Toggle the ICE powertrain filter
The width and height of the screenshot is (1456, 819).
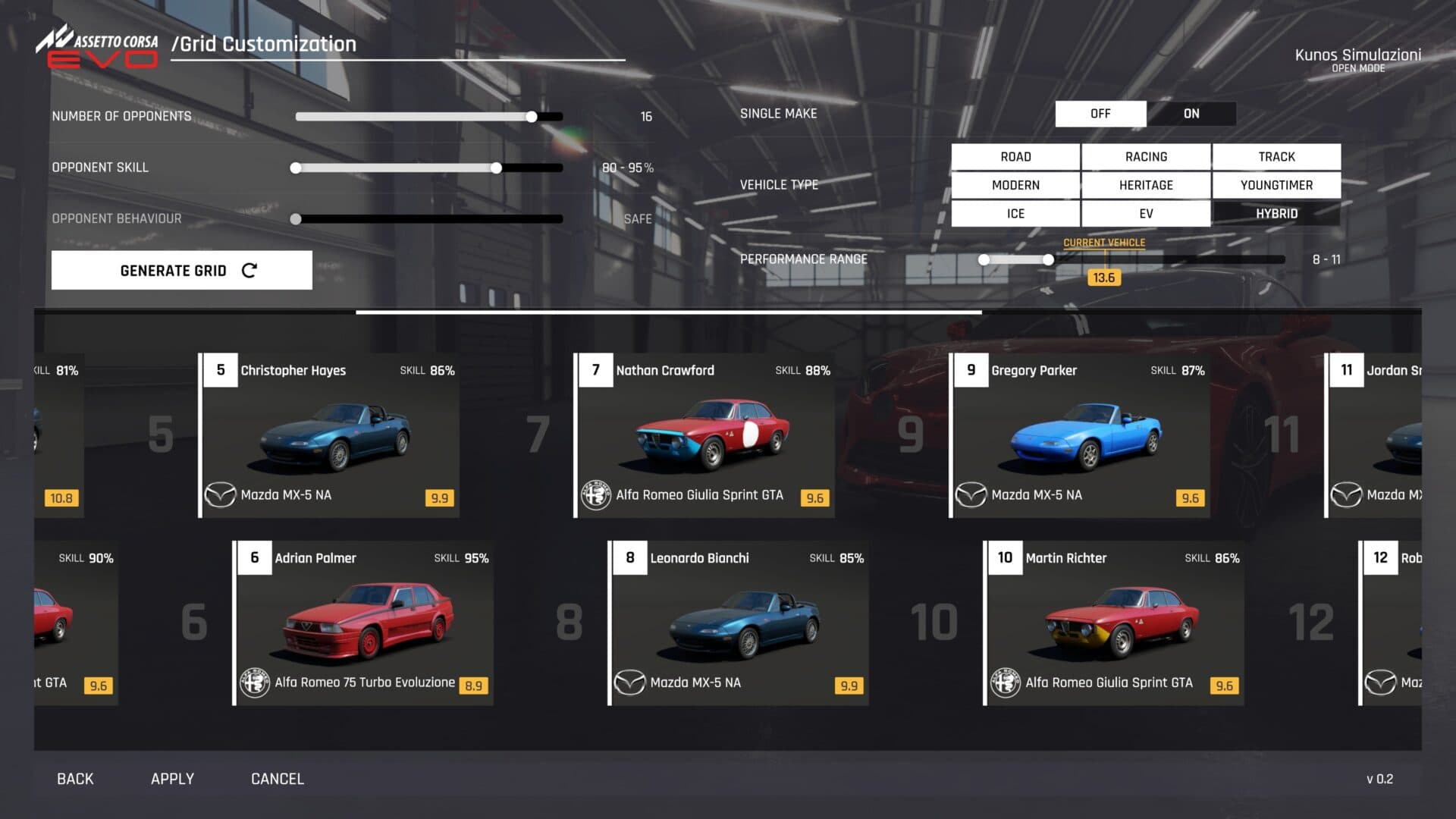(x=1015, y=214)
